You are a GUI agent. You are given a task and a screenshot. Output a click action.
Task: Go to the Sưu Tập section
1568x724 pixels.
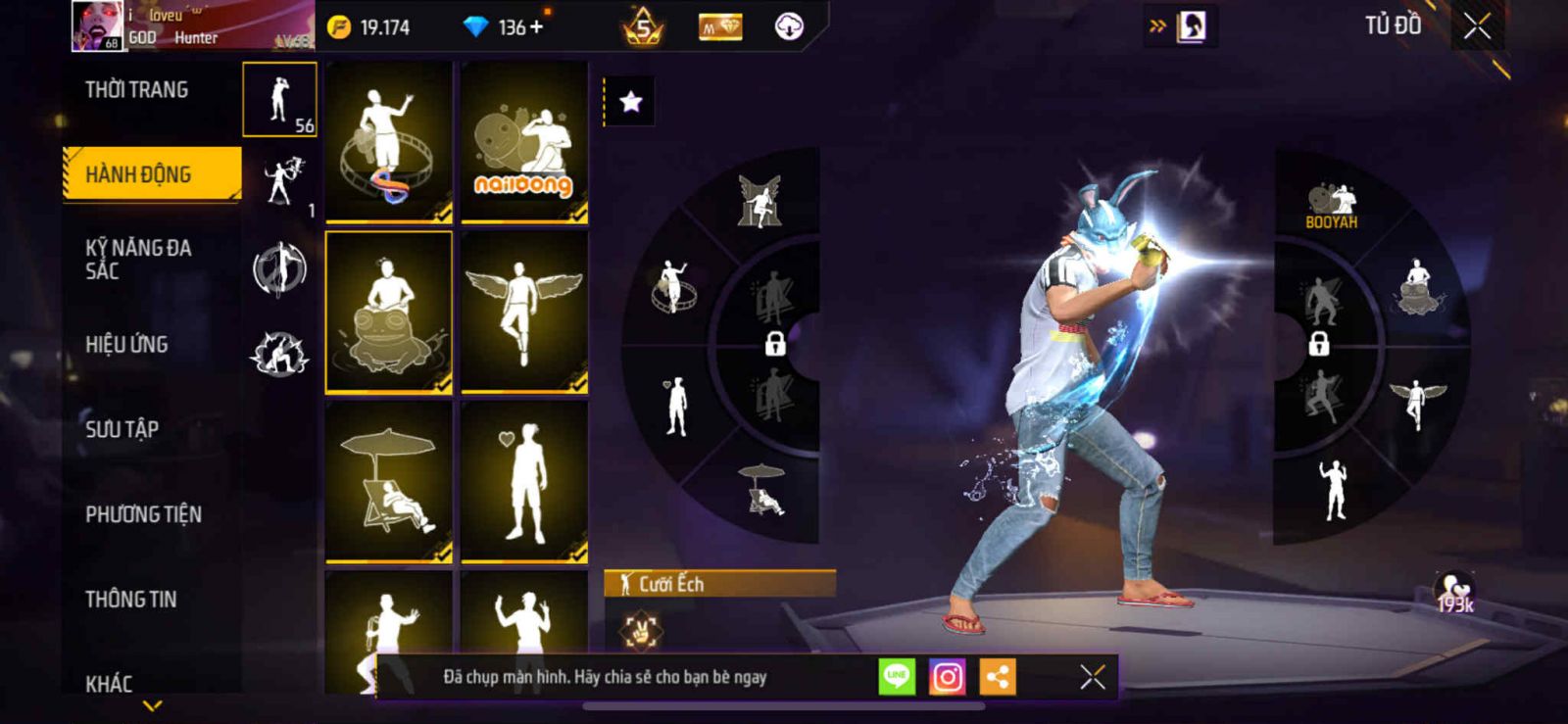coord(122,429)
